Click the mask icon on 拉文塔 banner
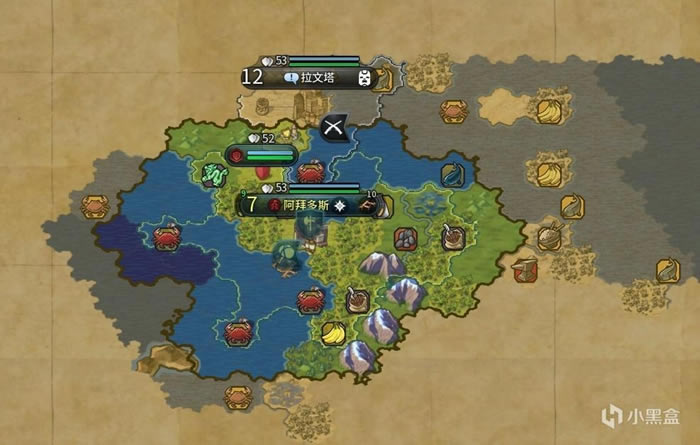The height and width of the screenshot is (445, 700). pyautogui.click(x=363, y=77)
